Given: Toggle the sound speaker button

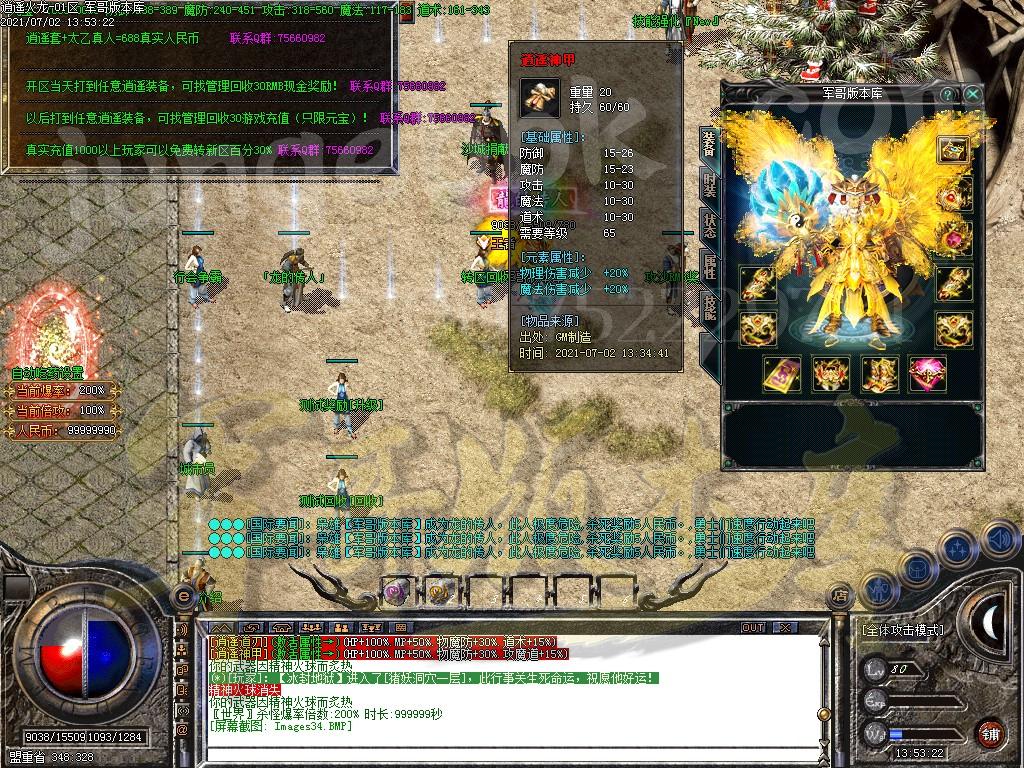Looking at the screenshot, I should click(x=998, y=541).
